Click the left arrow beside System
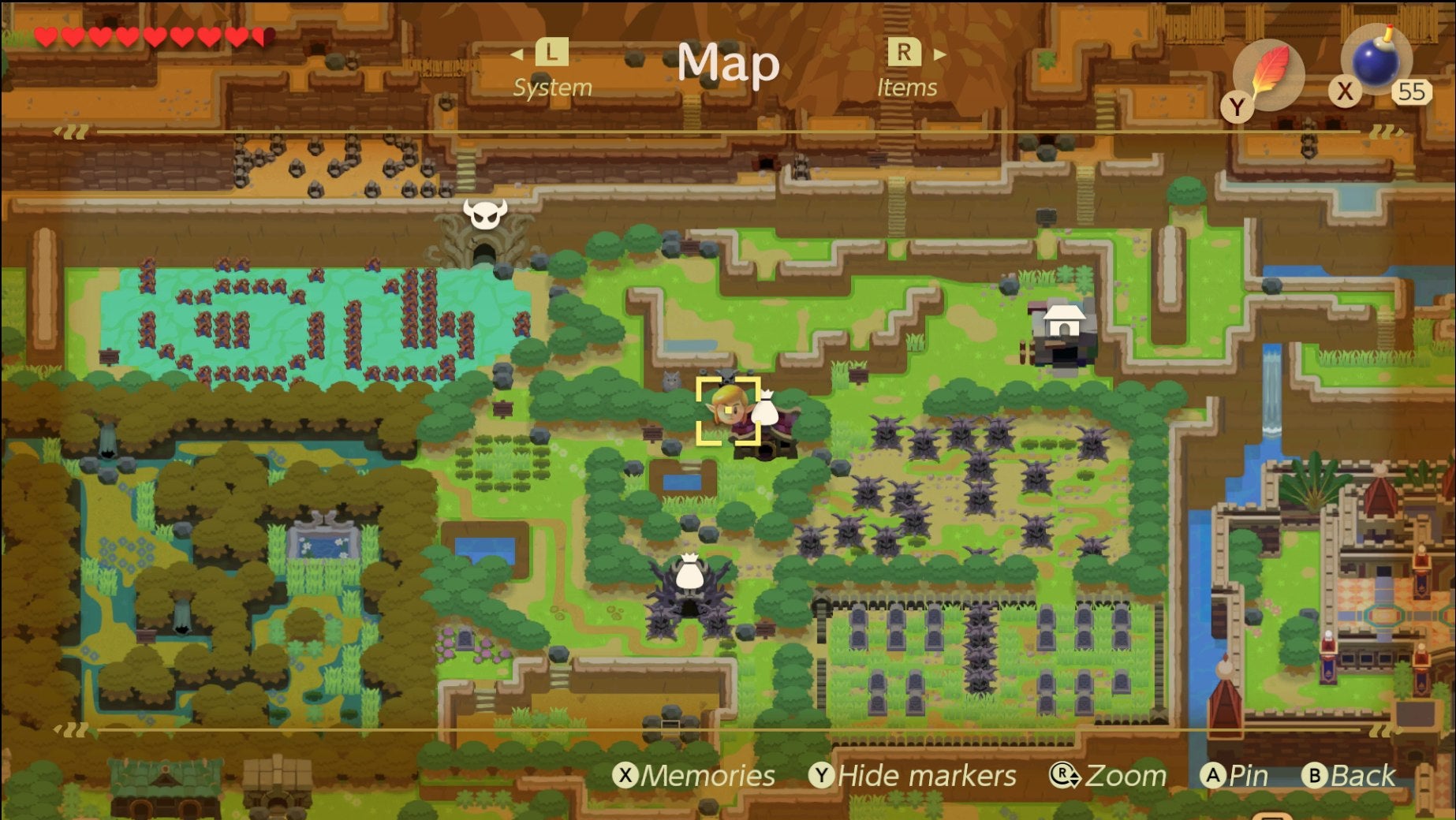This screenshot has width=1456, height=820. point(517,54)
